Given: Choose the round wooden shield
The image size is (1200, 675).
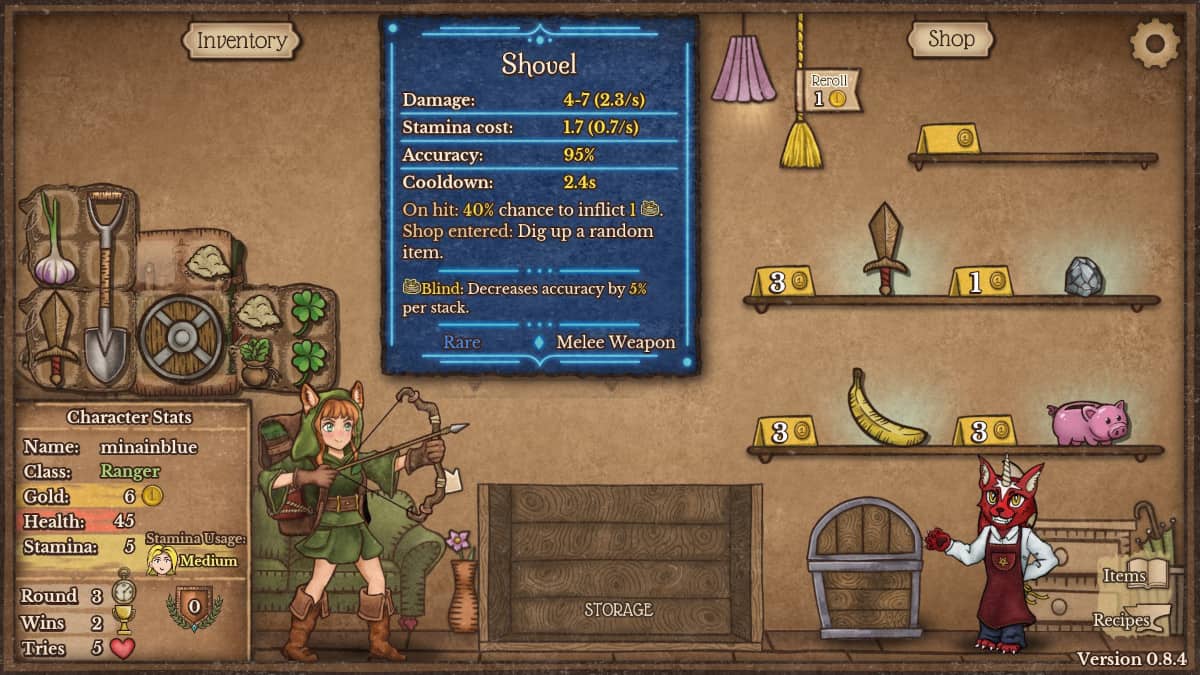Looking at the screenshot, I should pos(181,337).
